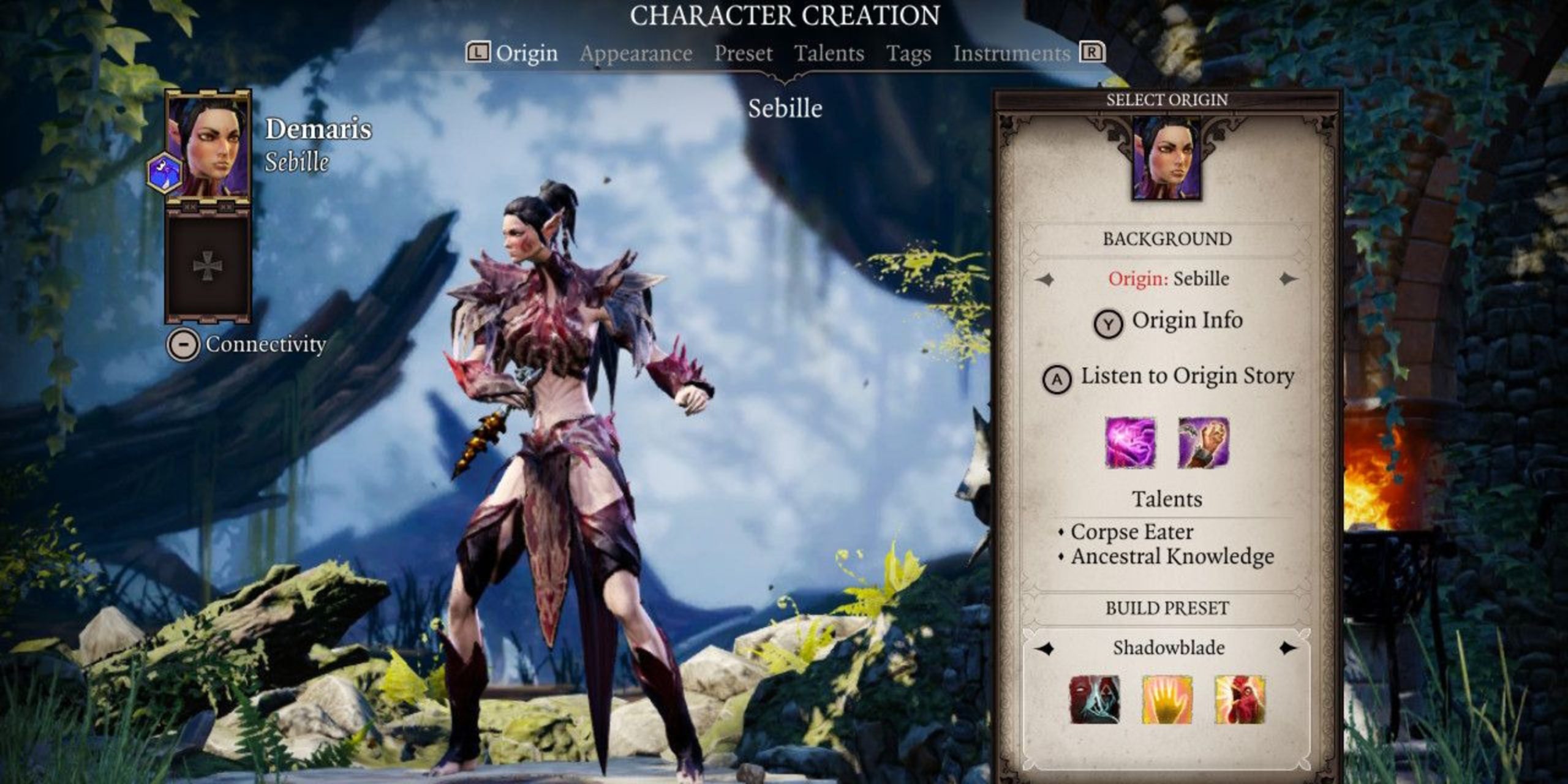The image size is (1568, 784).
Task: Select the Talents tab
Action: coord(829,54)
